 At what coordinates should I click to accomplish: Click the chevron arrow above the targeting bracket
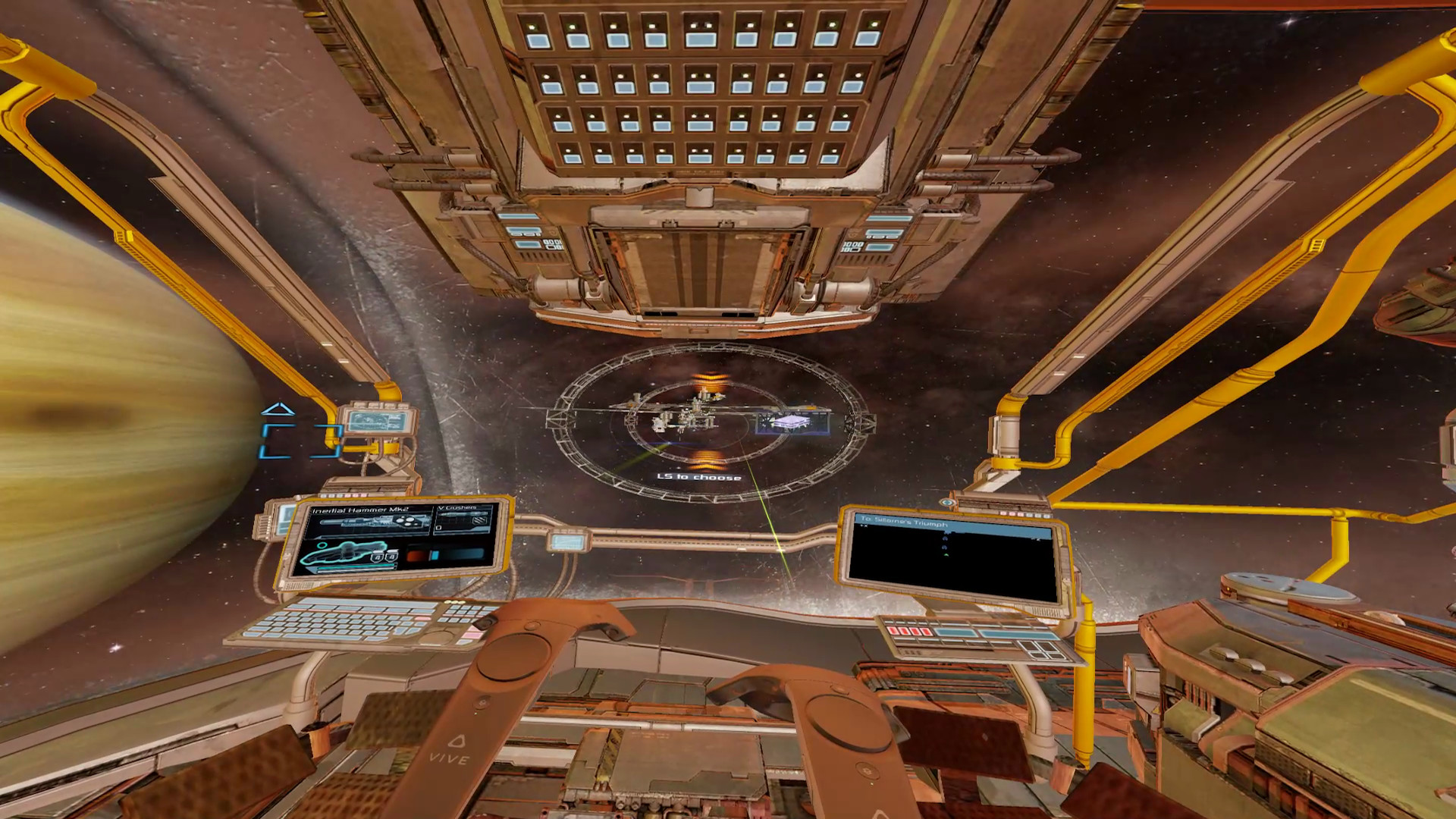[278, 409]
